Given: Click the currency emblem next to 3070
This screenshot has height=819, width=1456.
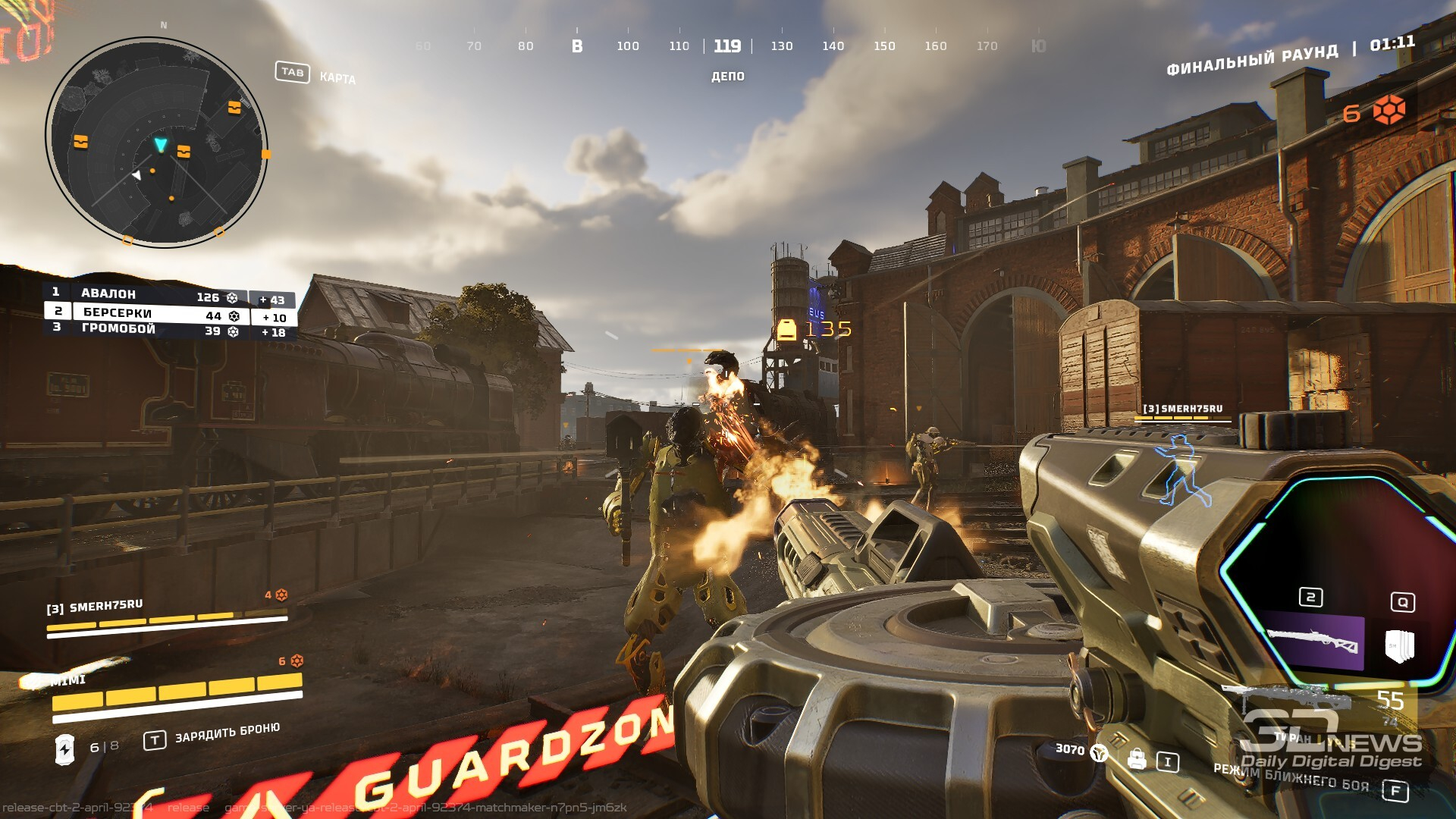Looking at the screenshot, I should click(x=1099, y=752).
